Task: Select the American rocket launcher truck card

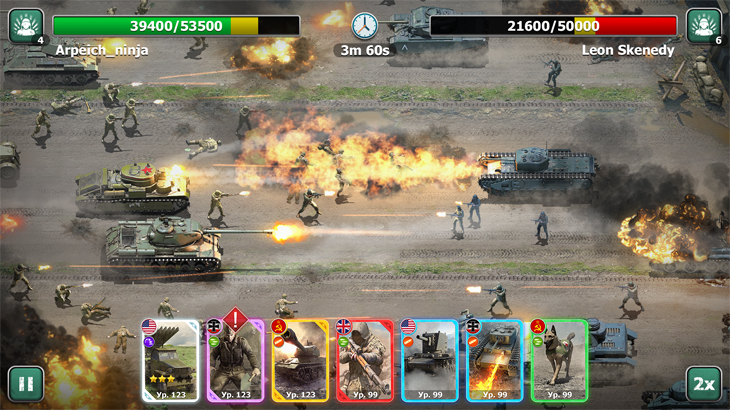Action: [x=171, y=360]
